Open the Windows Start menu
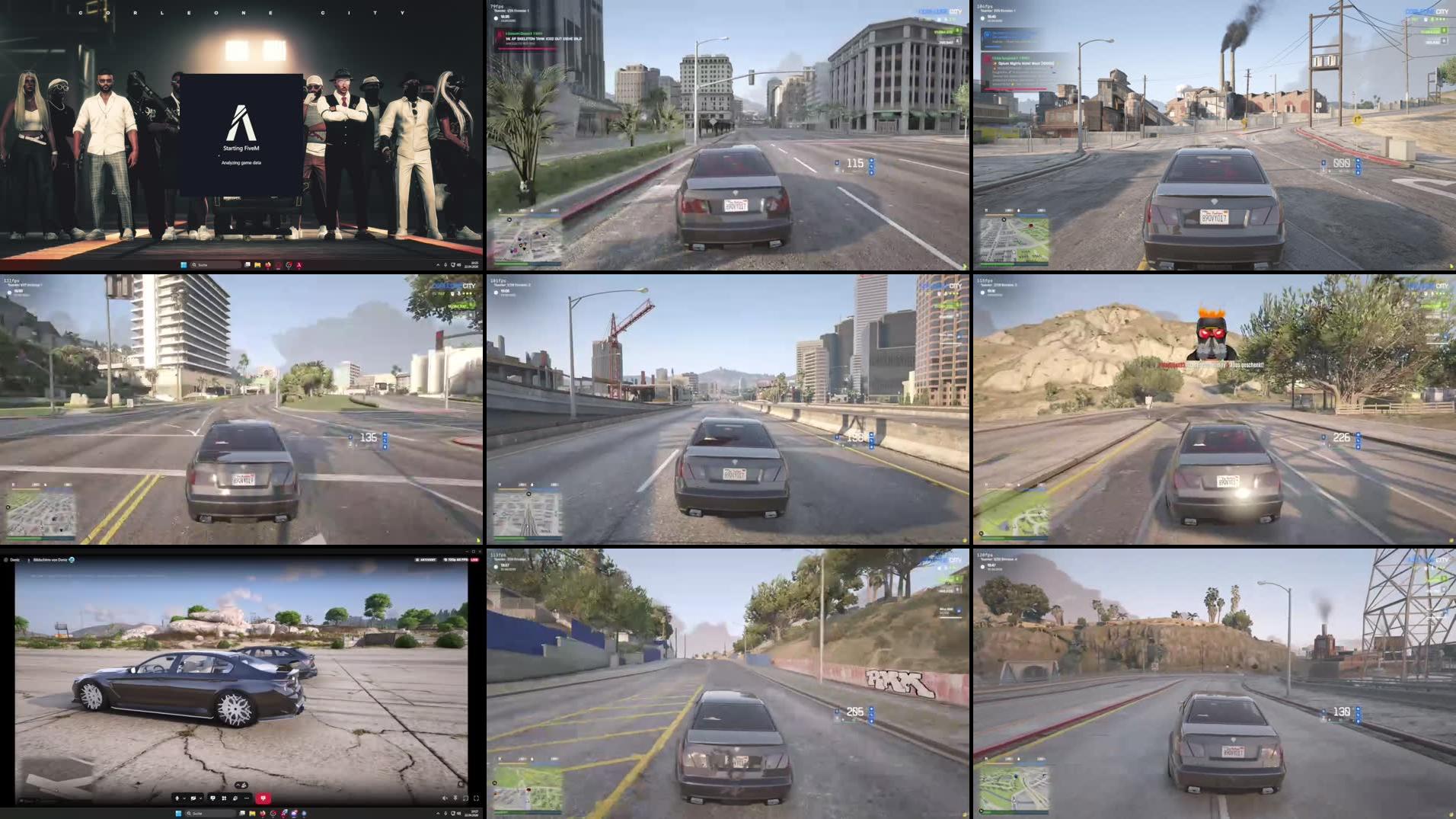Image resolution: width=1456 pixels, height=819 pixels. pos(178,814)
